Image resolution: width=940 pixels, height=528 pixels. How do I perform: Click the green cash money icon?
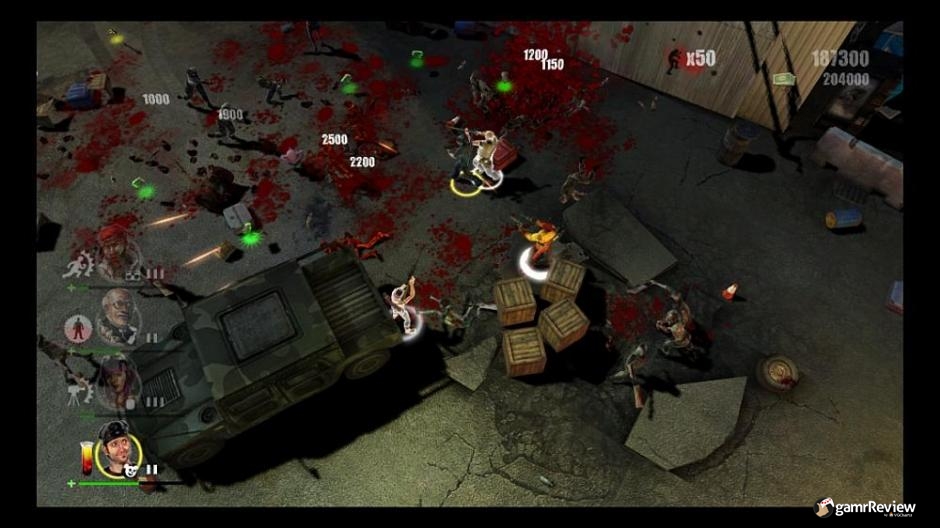pos(783,78)
